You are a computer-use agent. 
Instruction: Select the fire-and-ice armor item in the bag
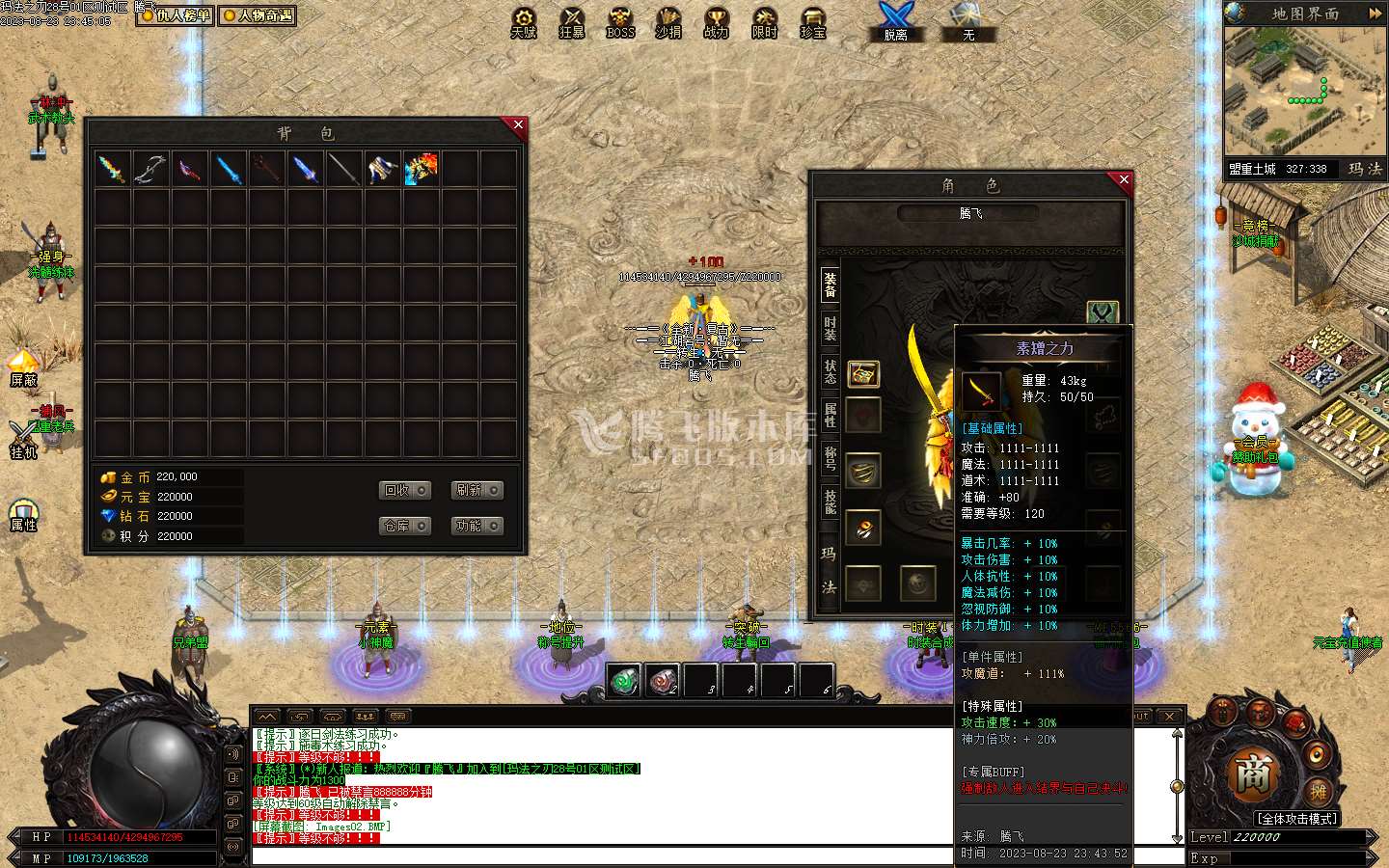pos(422,170)
